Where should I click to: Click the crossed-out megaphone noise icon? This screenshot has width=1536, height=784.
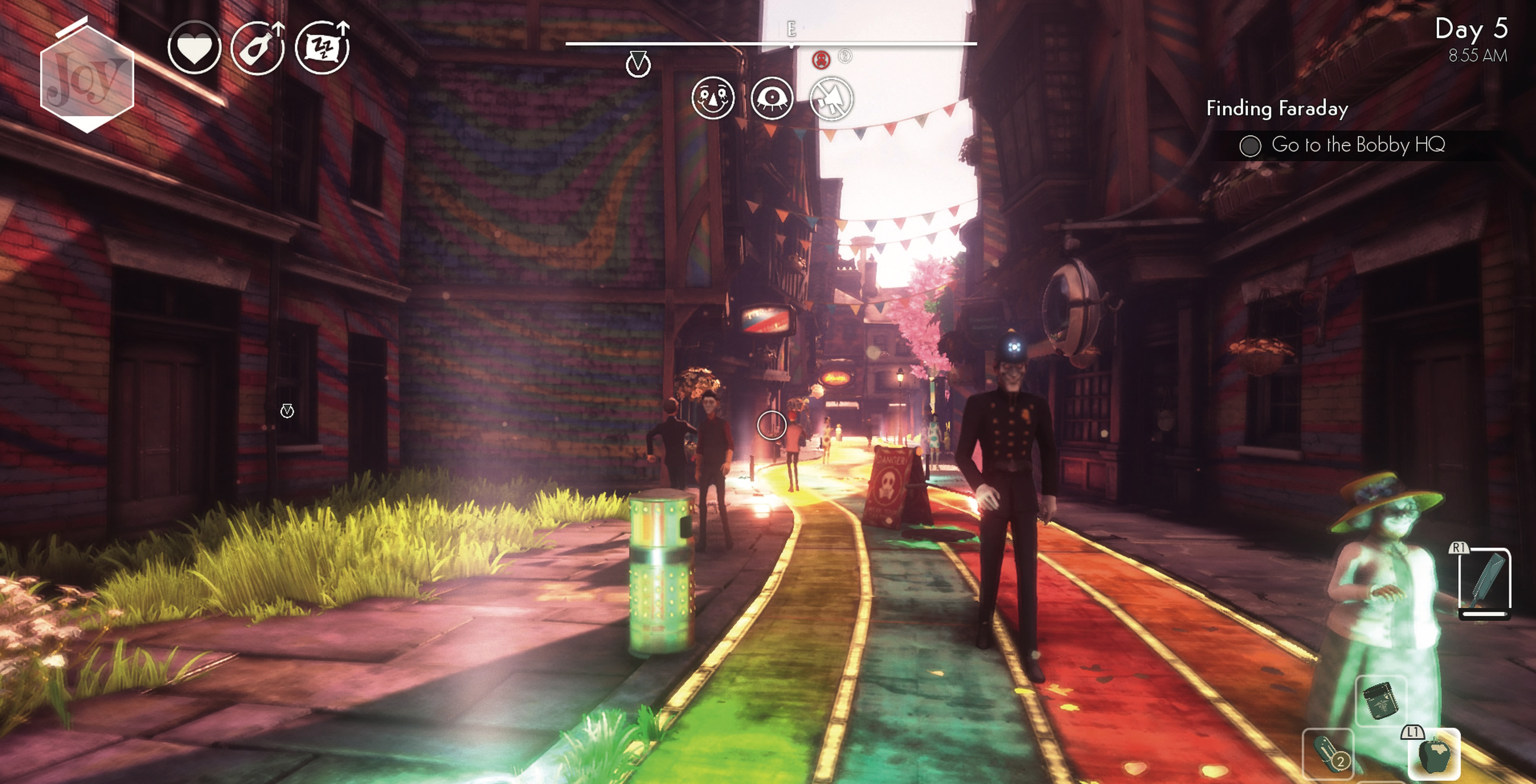point(831,99)
